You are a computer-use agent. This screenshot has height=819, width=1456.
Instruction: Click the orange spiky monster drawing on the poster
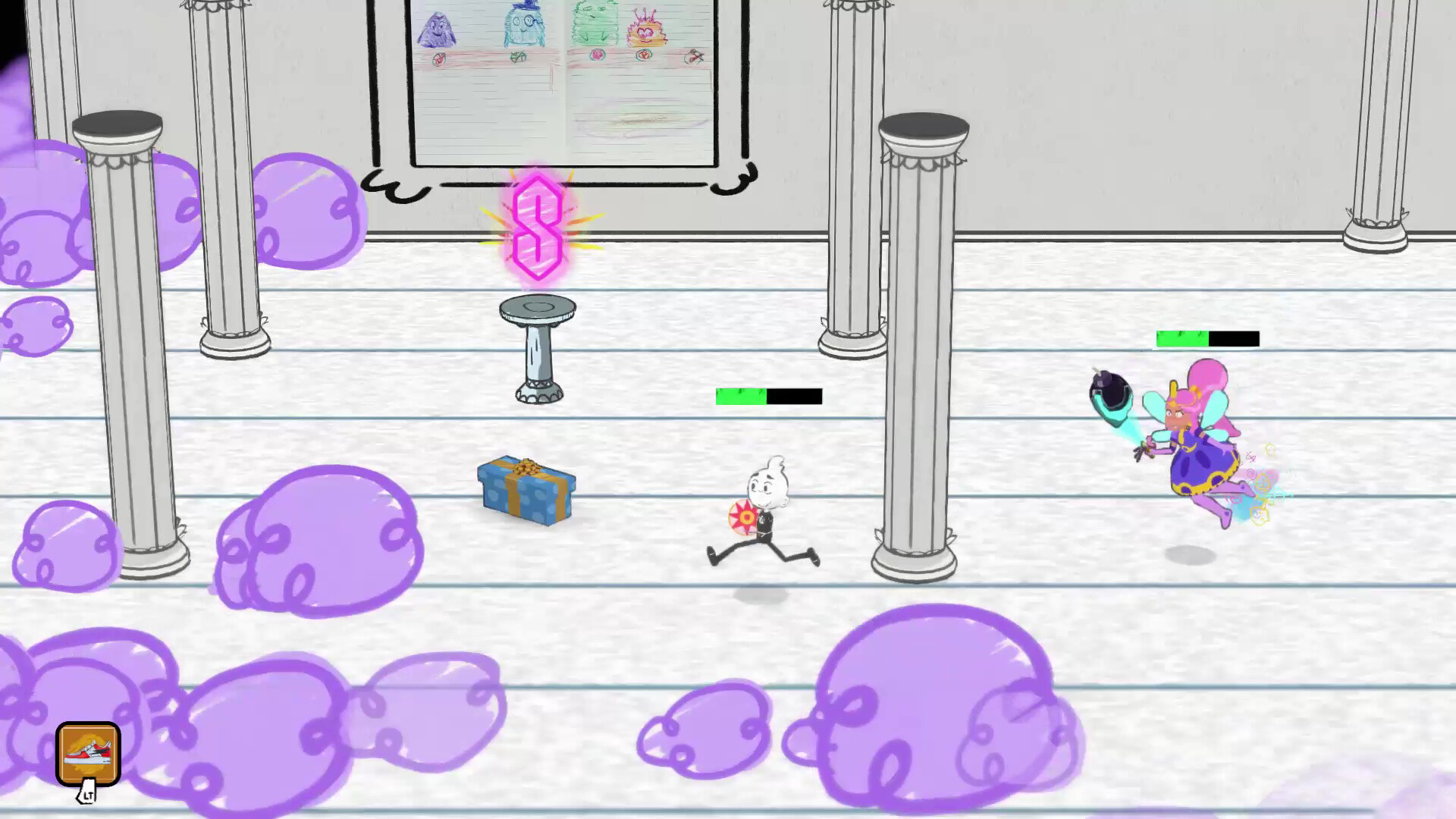pos(648,30)
